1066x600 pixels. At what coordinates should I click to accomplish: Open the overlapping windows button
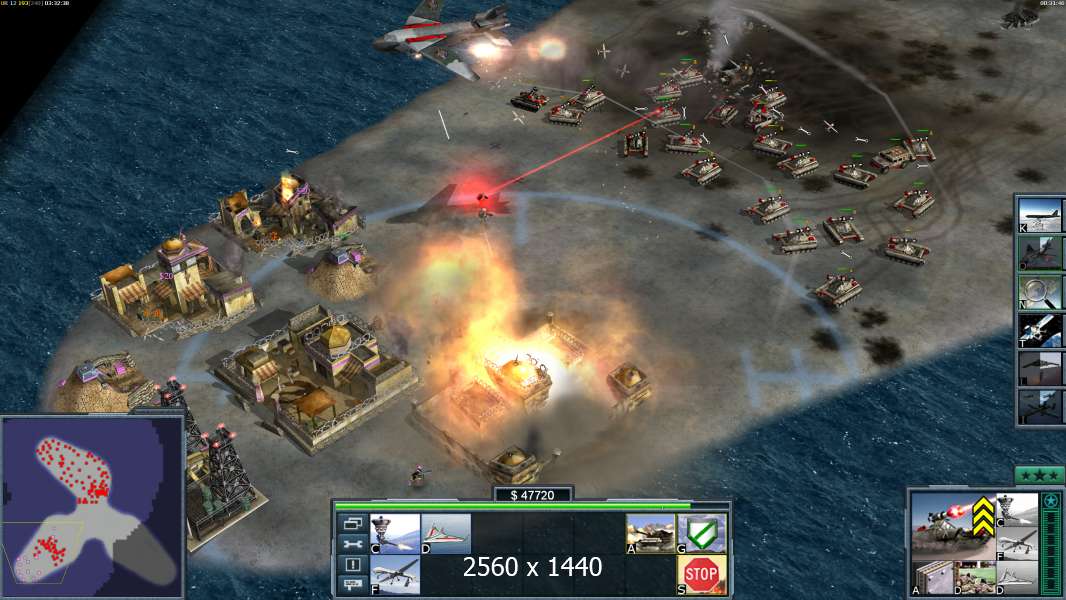point(351,523)
